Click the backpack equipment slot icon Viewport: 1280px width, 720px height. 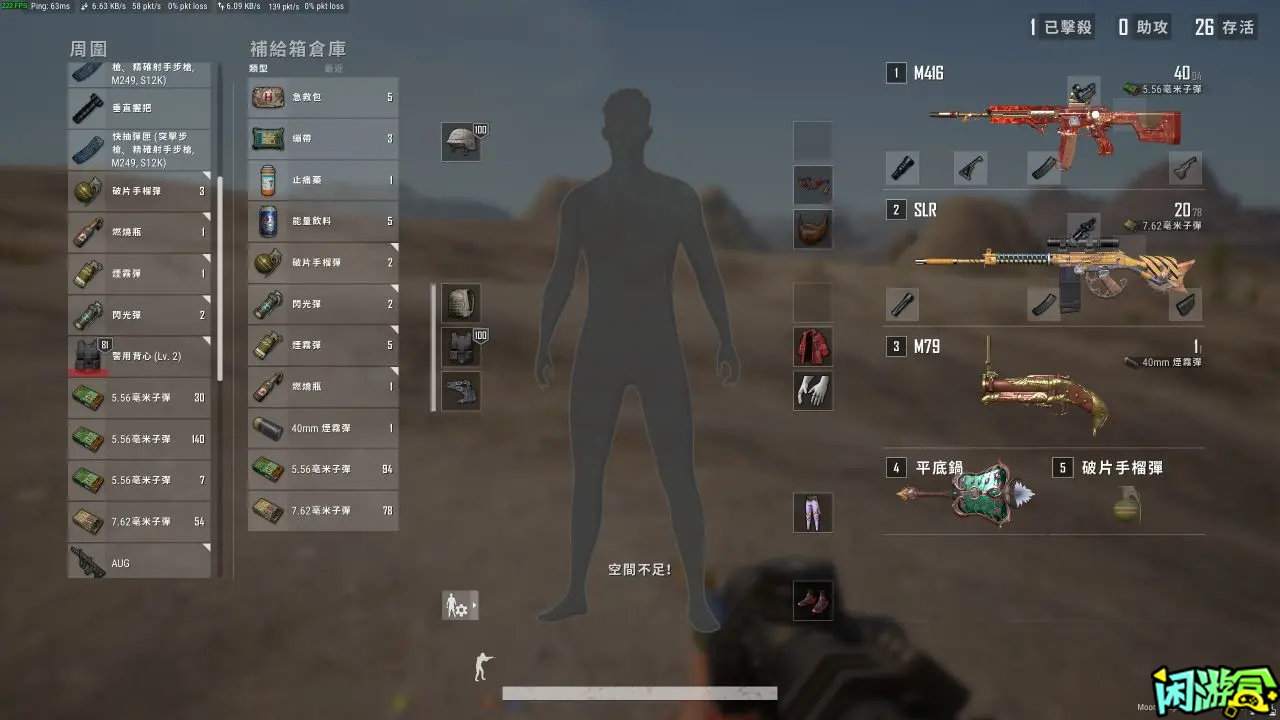pos(460,302)
